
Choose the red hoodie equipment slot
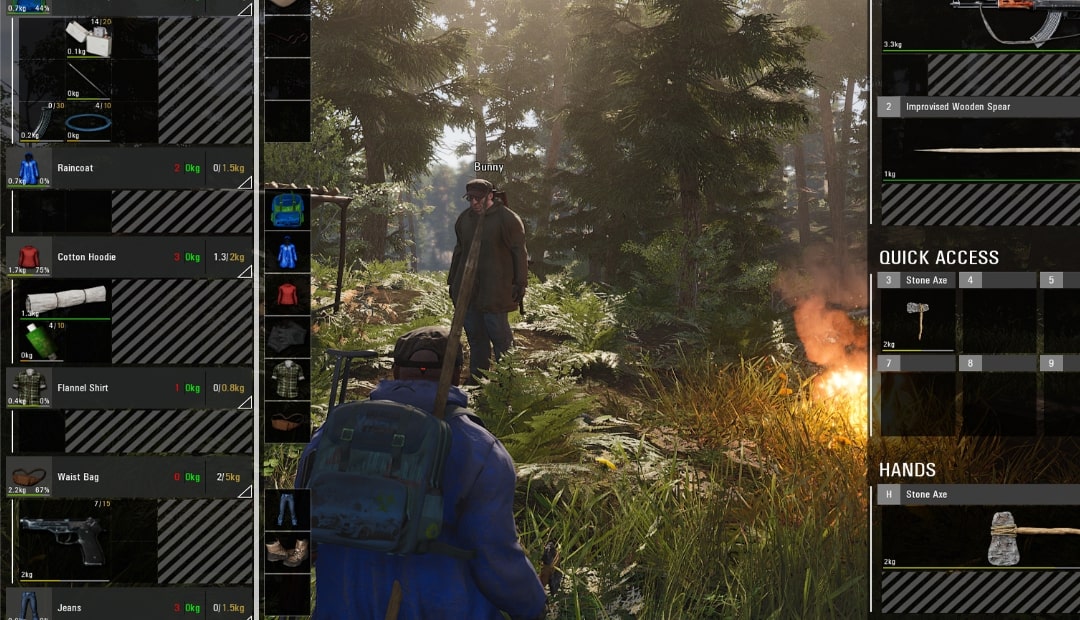pyautogui.click(x=287, y=295)
